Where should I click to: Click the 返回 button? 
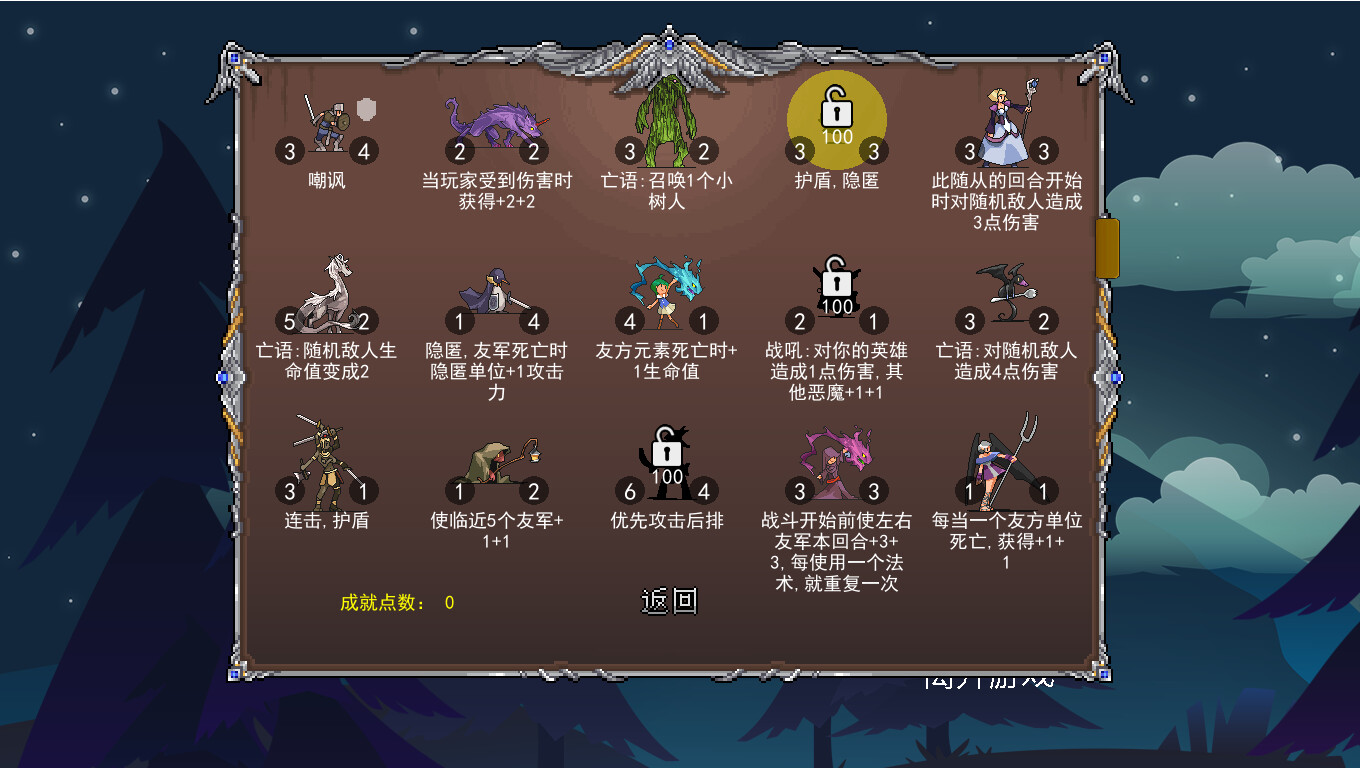click(668, 600)
